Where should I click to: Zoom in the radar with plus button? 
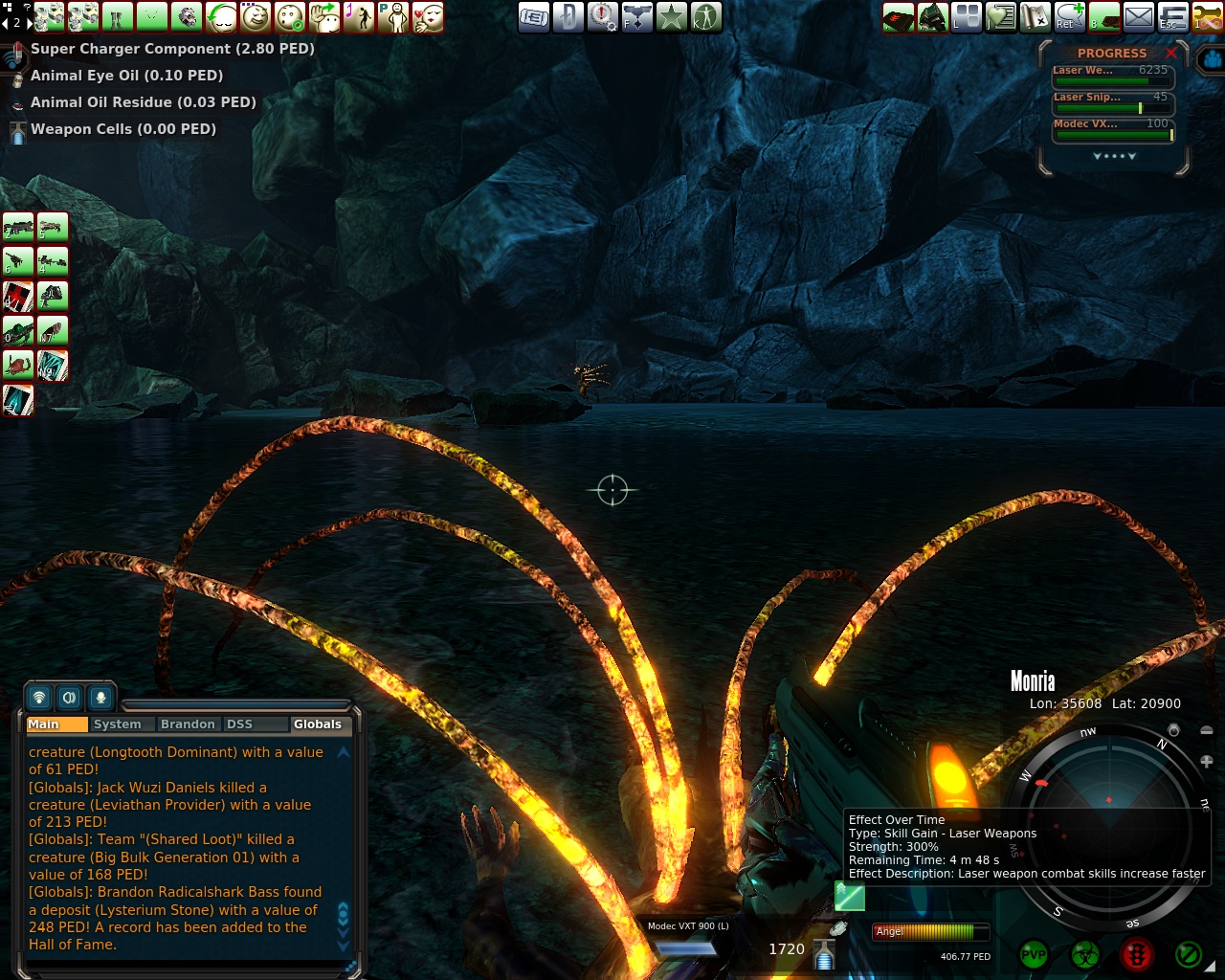pos(1206,762)
